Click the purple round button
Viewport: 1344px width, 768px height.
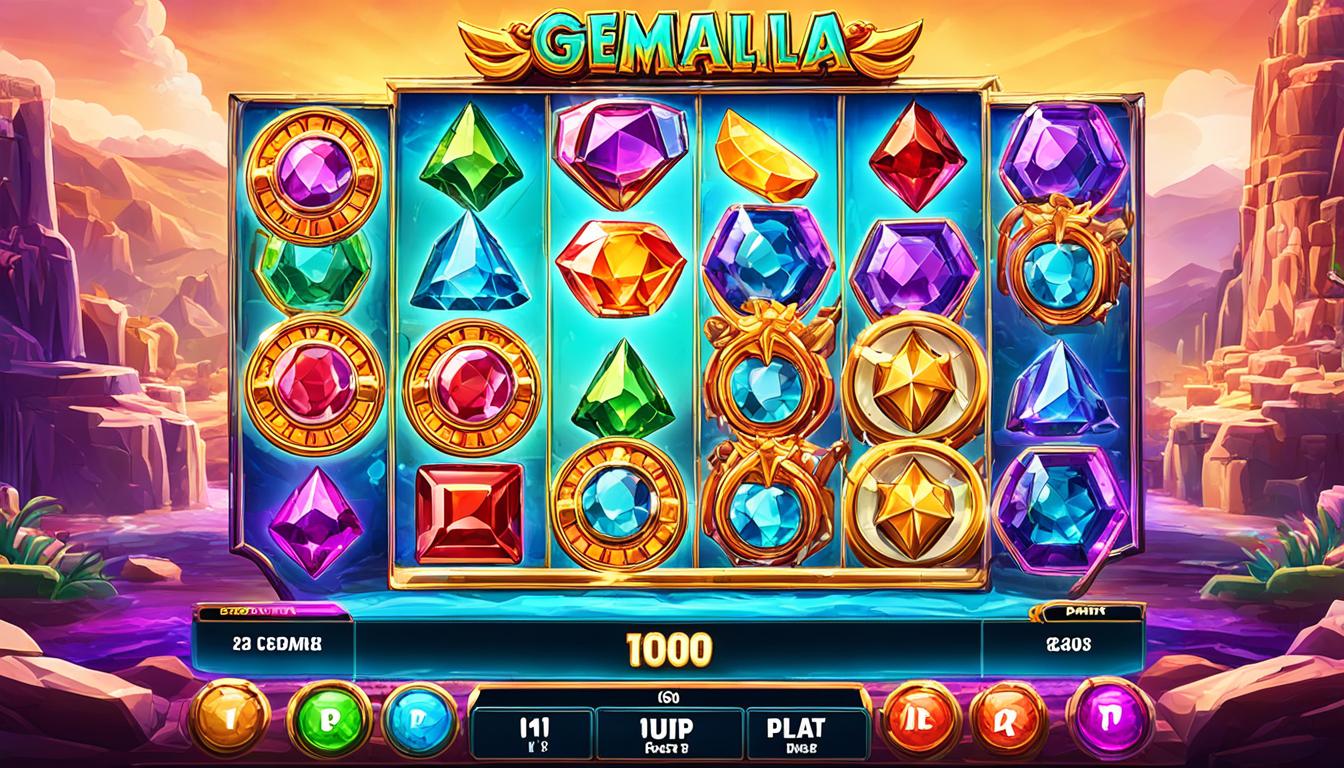[x=1110, y=716]
